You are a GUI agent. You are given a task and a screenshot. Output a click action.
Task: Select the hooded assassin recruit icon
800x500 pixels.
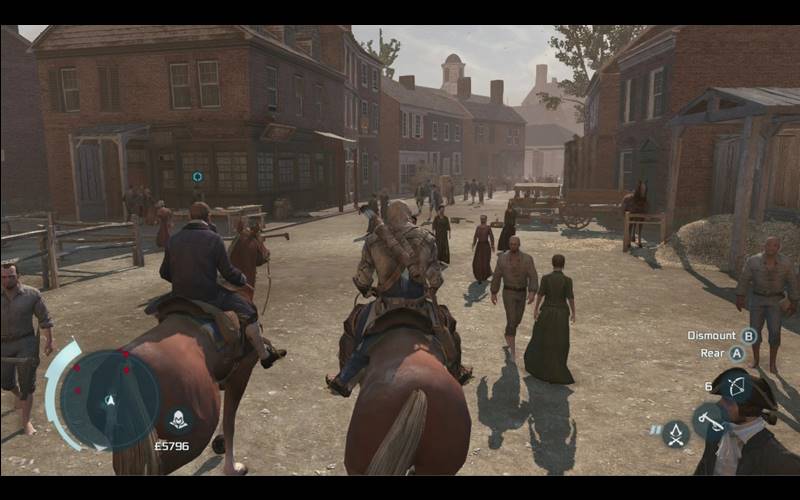(x=178, y=419)
